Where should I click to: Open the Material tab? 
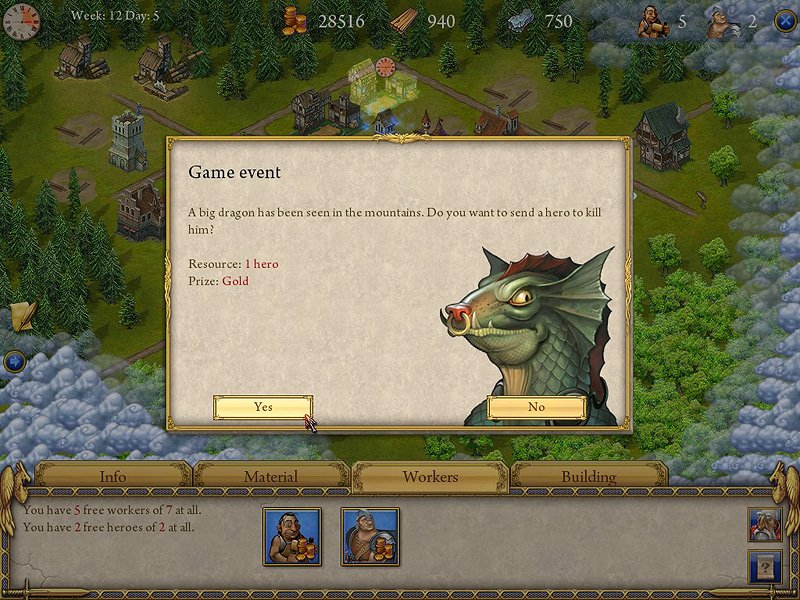271,477
